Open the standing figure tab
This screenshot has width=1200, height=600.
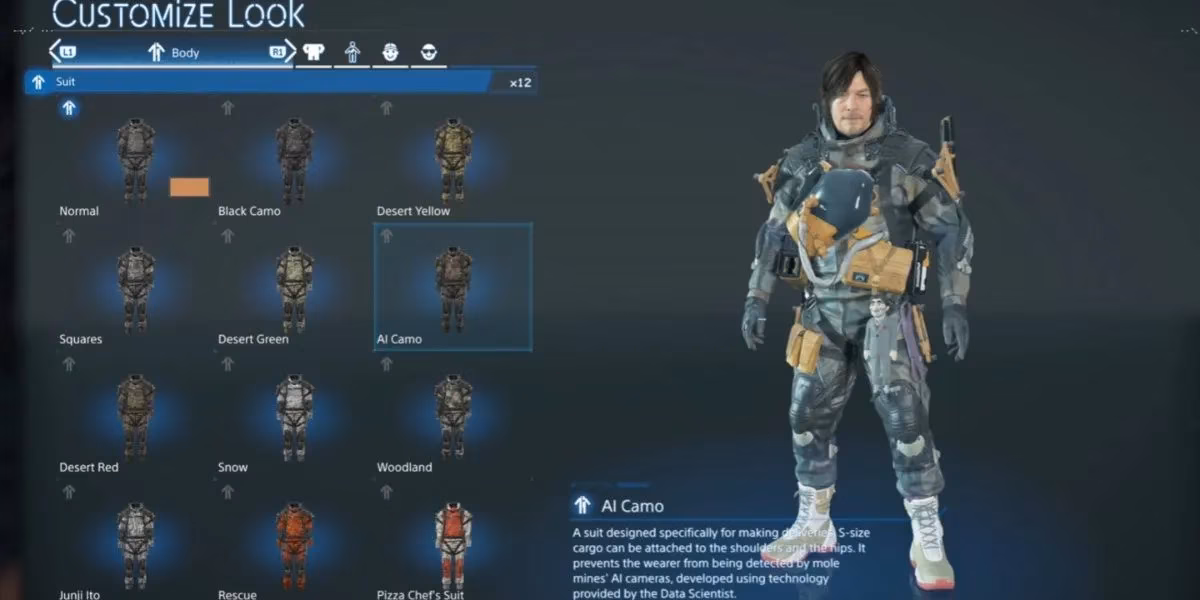coord(352,53)
